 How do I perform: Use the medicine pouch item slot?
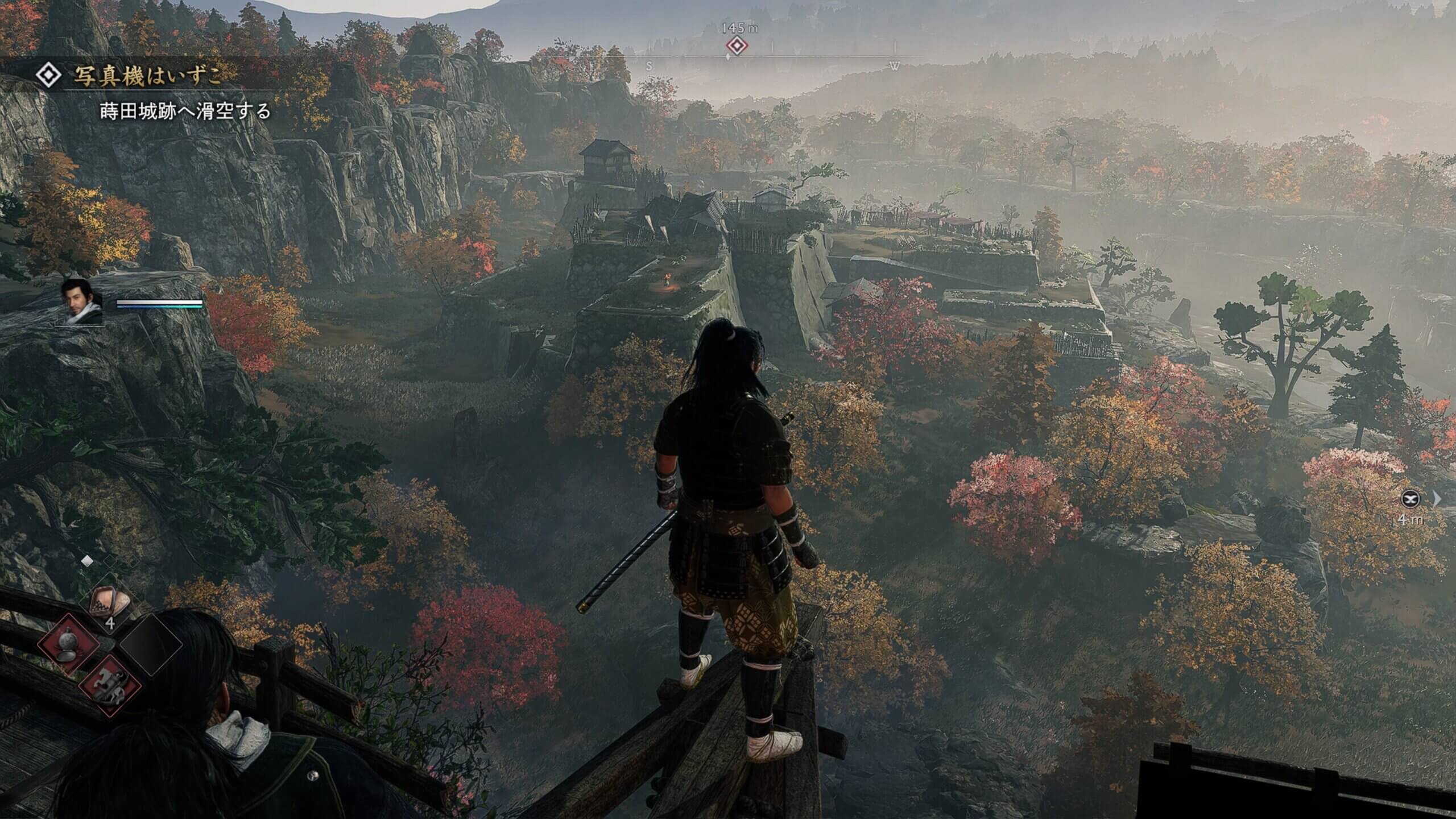[x=110, y=602]
